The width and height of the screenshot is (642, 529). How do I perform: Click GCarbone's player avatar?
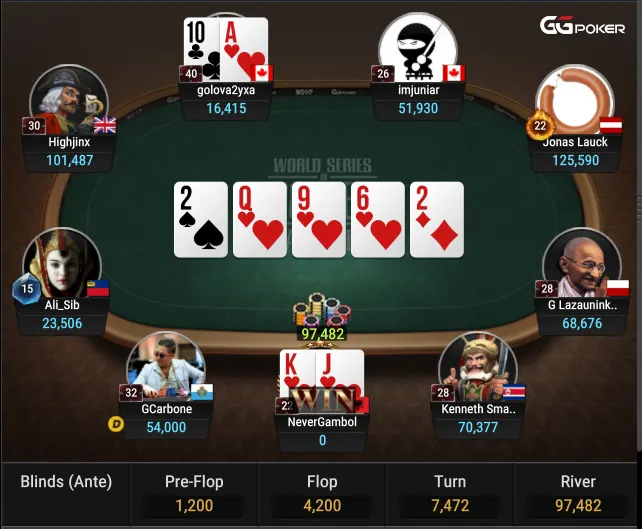coord(165,368)
